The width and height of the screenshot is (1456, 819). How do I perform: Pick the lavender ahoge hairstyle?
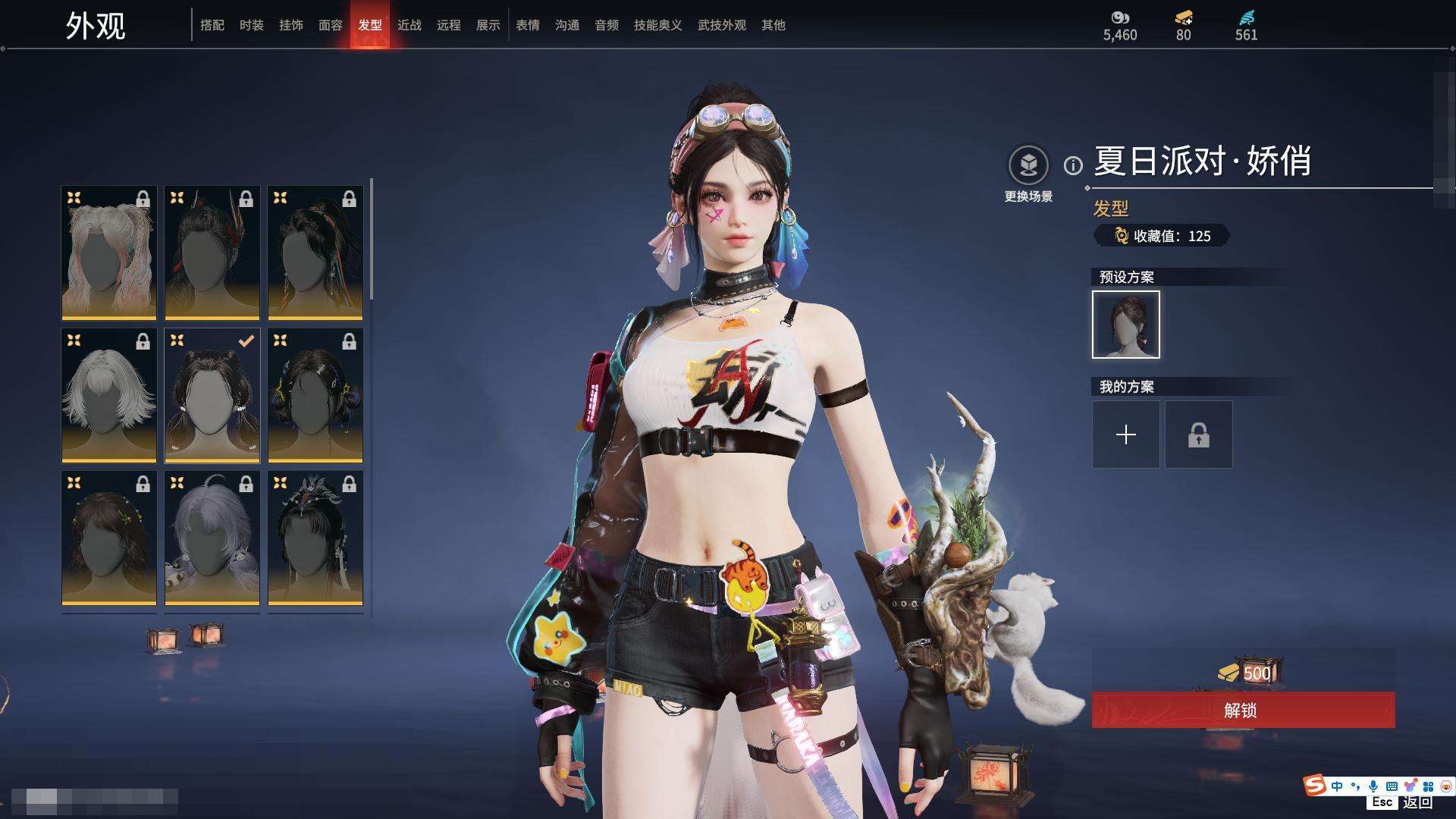pyautogui.click(x=212, y=538)
